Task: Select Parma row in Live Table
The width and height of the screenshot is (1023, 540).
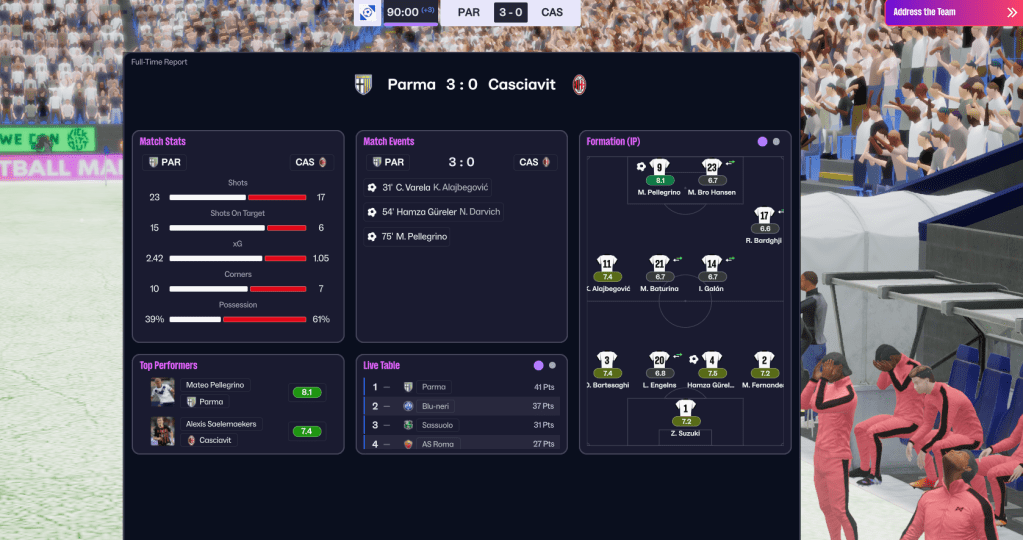Action: [x=460, y=387]
